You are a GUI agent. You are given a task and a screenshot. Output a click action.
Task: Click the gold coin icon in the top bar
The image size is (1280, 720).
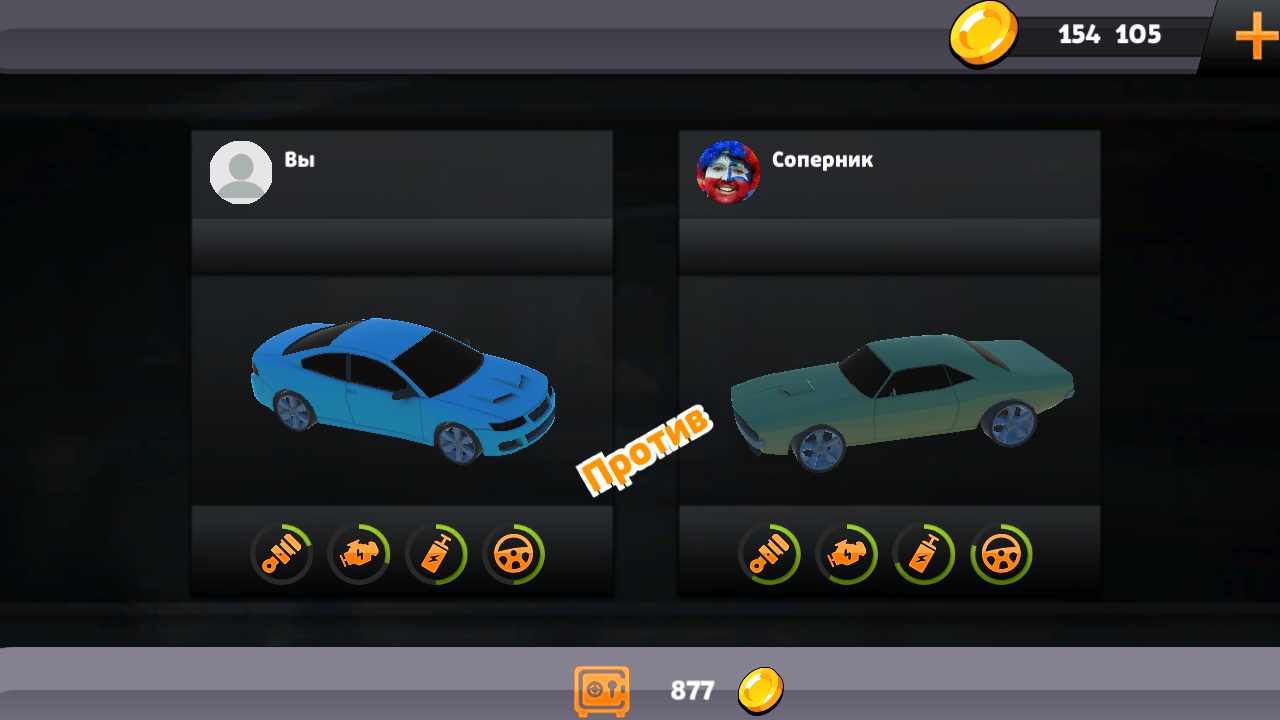(985, 35)
